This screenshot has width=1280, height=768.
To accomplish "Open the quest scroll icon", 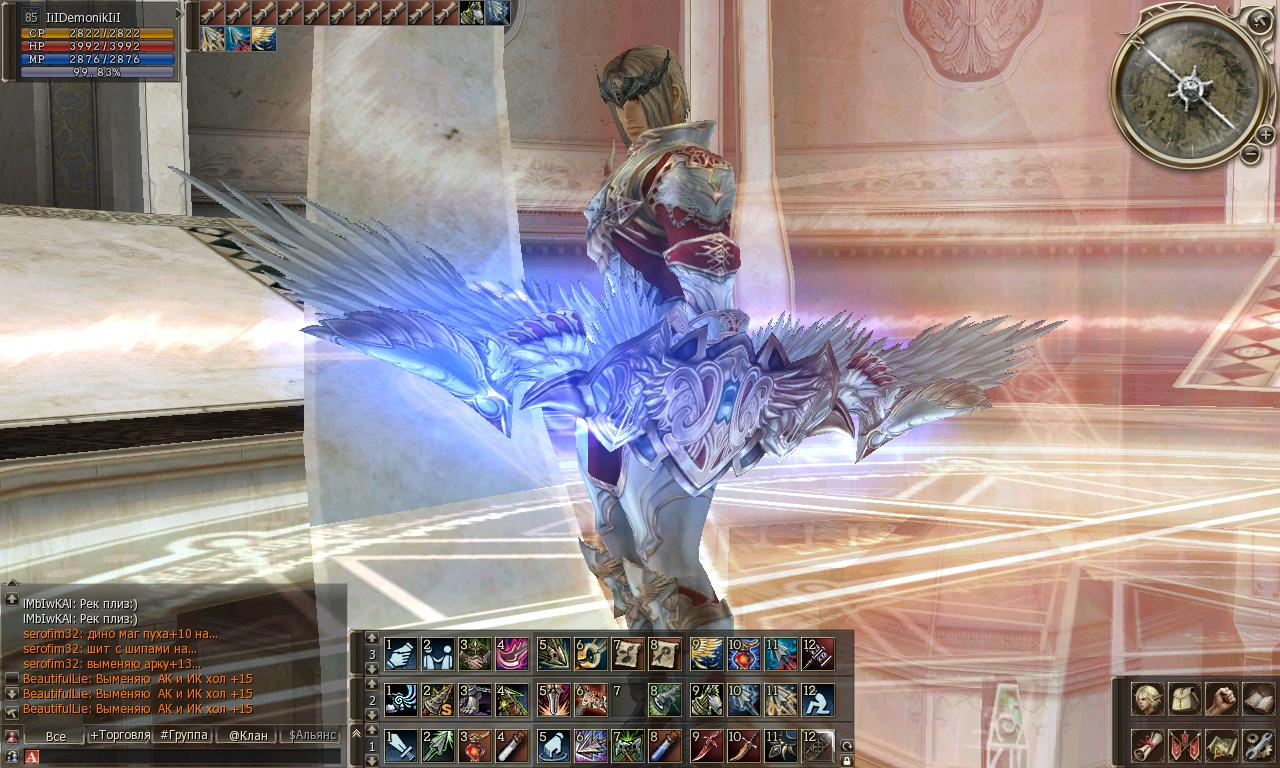I will coord(1147,745).
